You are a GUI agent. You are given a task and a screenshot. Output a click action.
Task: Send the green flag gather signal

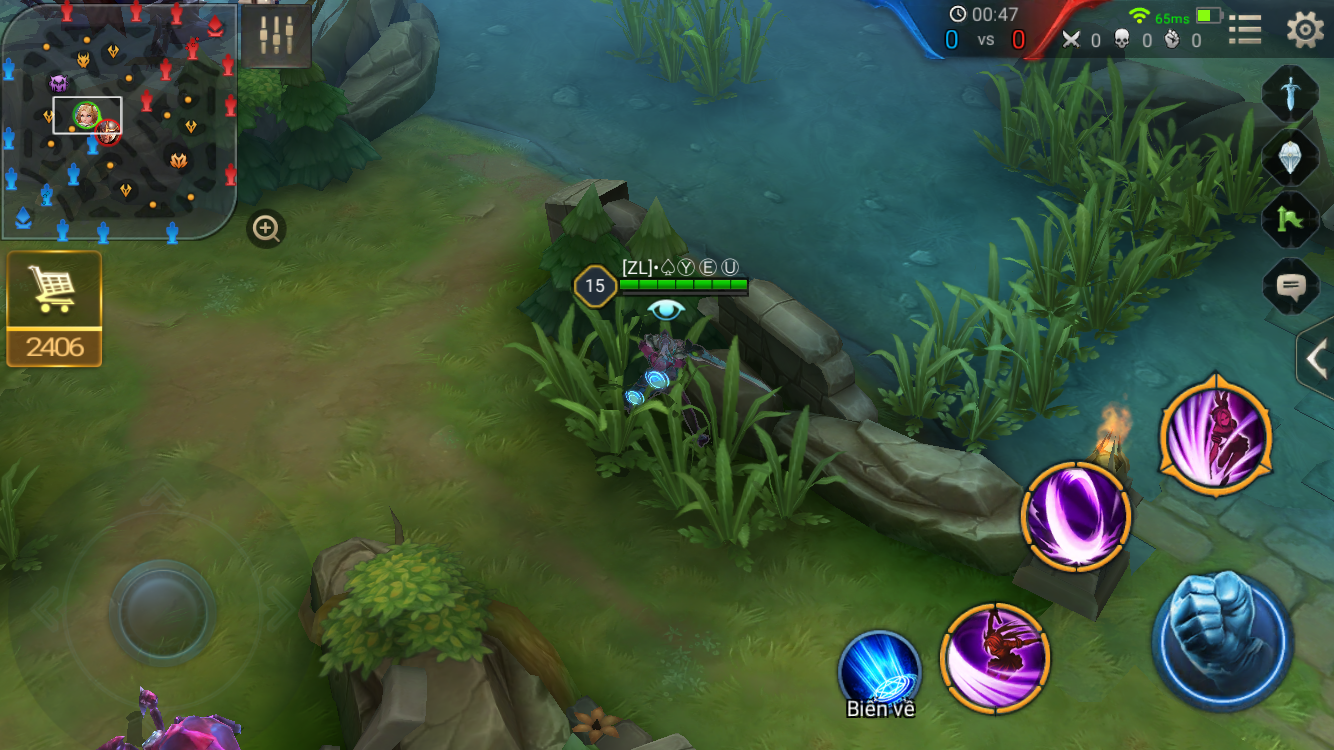click(x=1290, y=221)
